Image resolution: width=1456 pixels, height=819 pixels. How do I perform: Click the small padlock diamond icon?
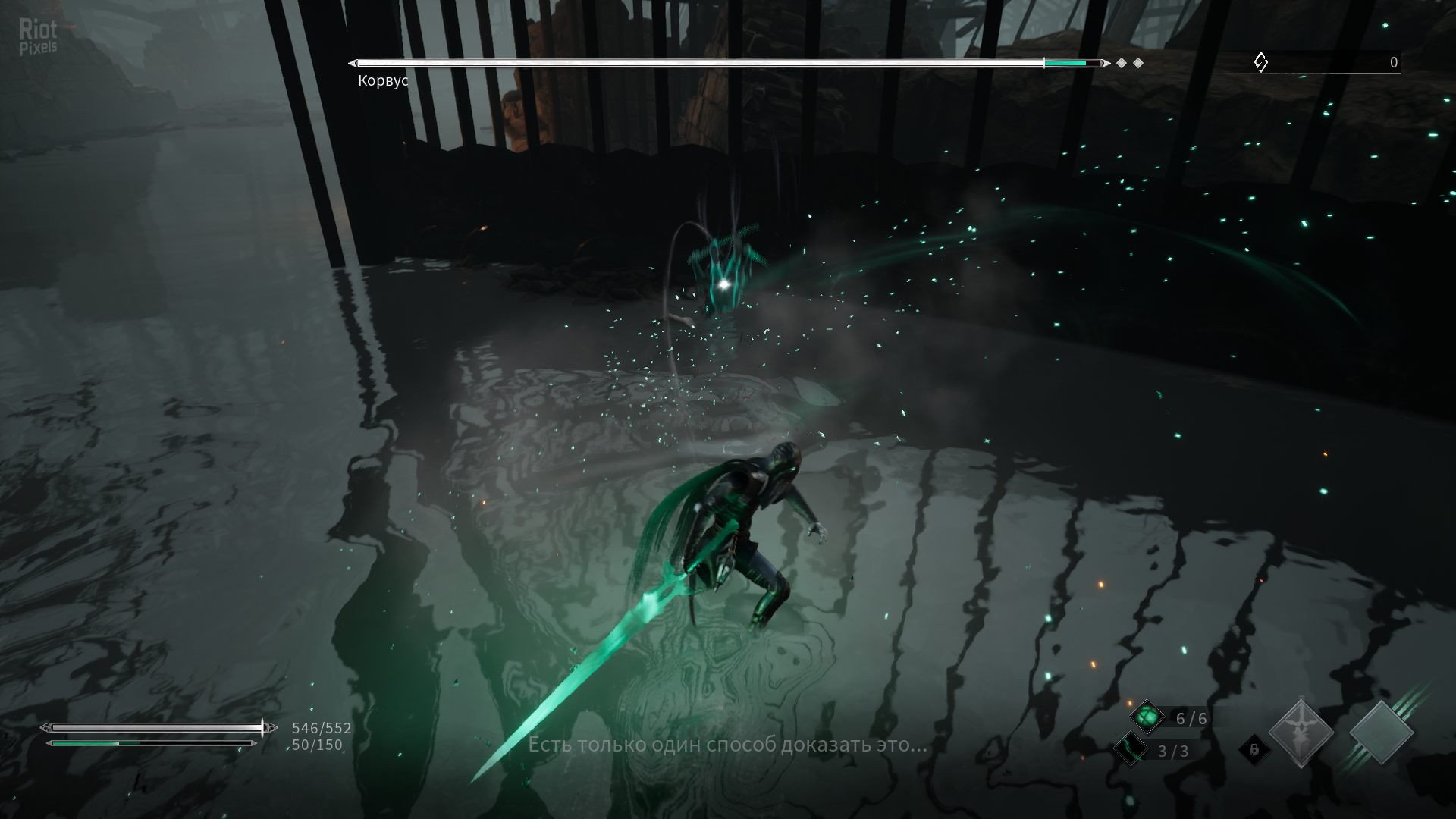point(1253,750)
